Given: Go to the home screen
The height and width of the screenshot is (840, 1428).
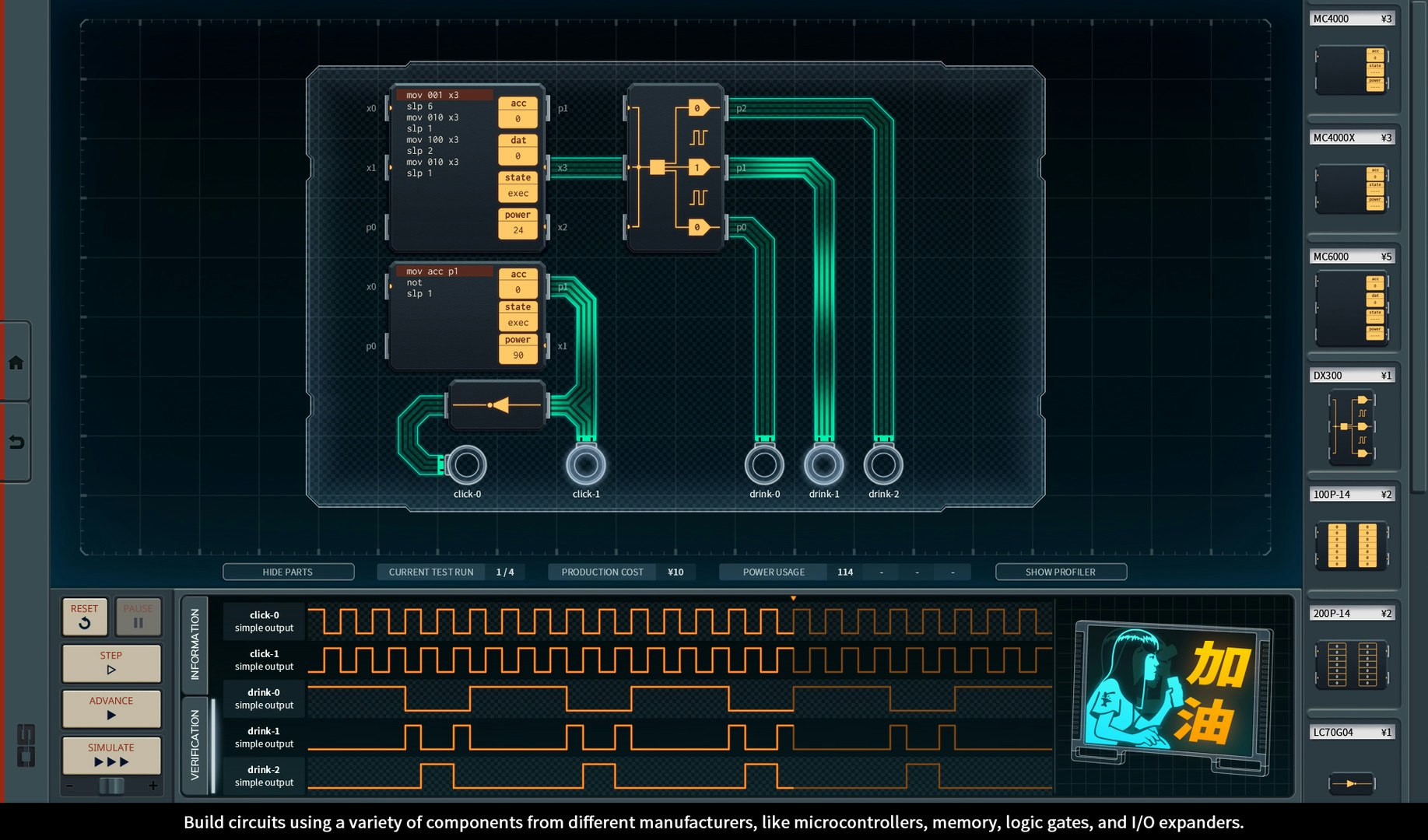Looking at the screenshot, I should tap(16, 363).
